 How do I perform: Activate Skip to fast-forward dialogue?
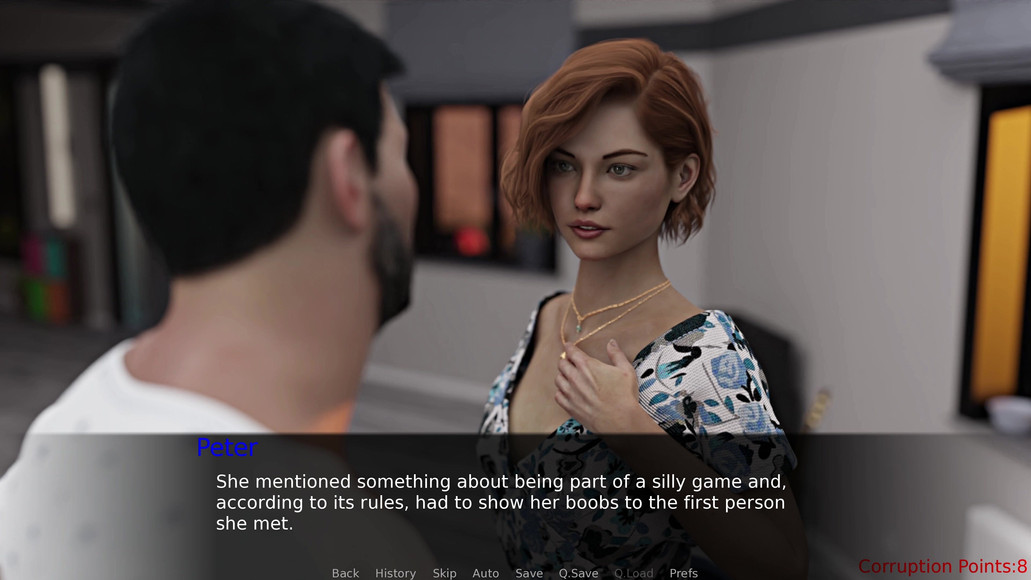pyautogui.click(x=444, y=573)
